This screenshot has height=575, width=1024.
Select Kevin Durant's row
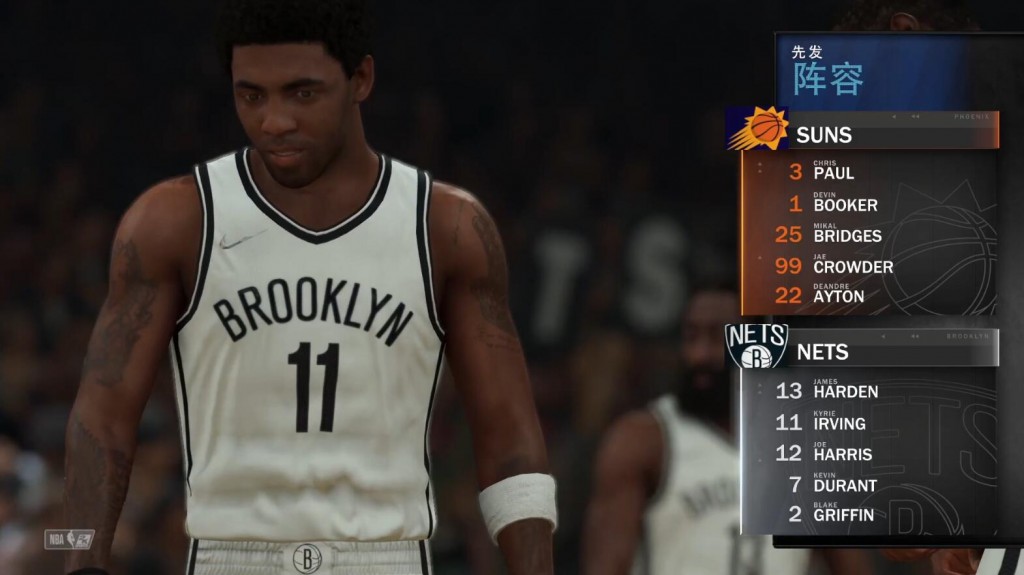click(844, 484)
